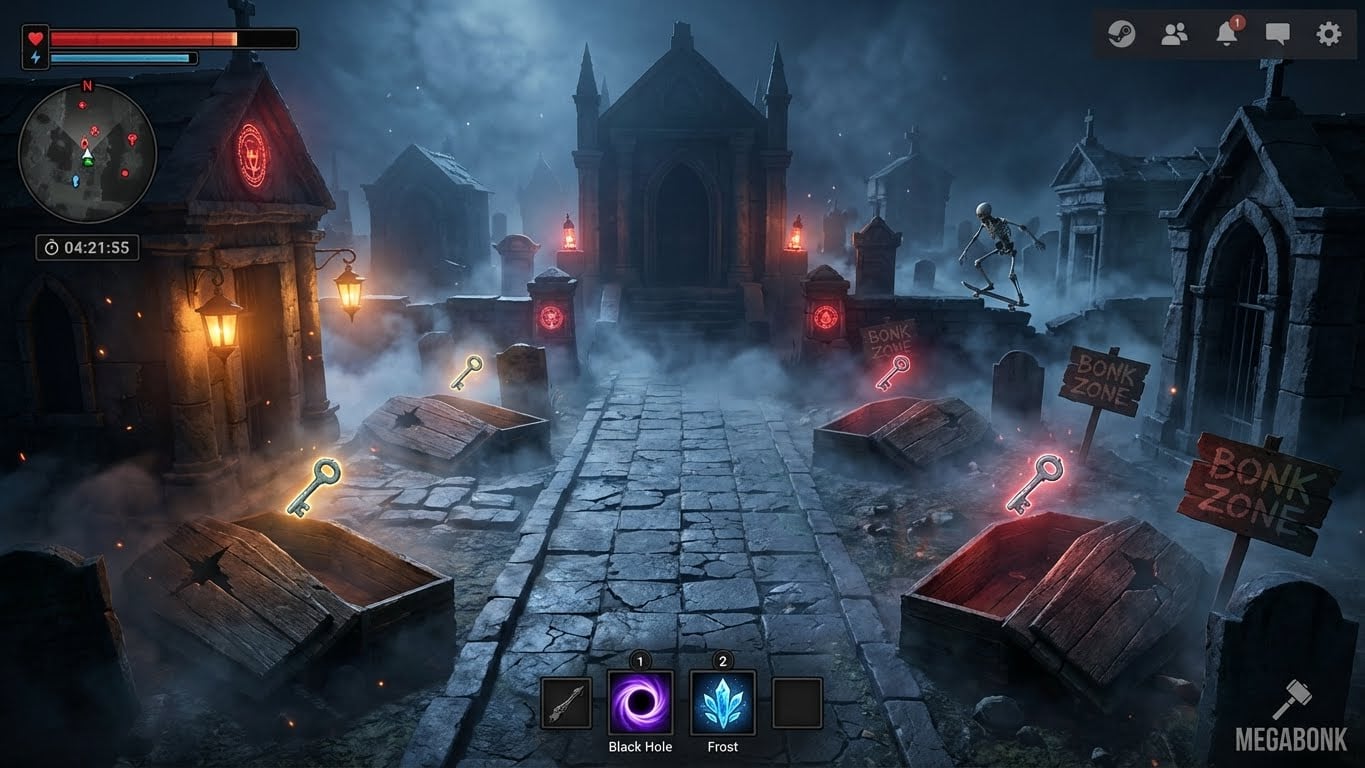Activate the Frost ability icon
Screen dimensions: 1365x768
coord(721,703)
